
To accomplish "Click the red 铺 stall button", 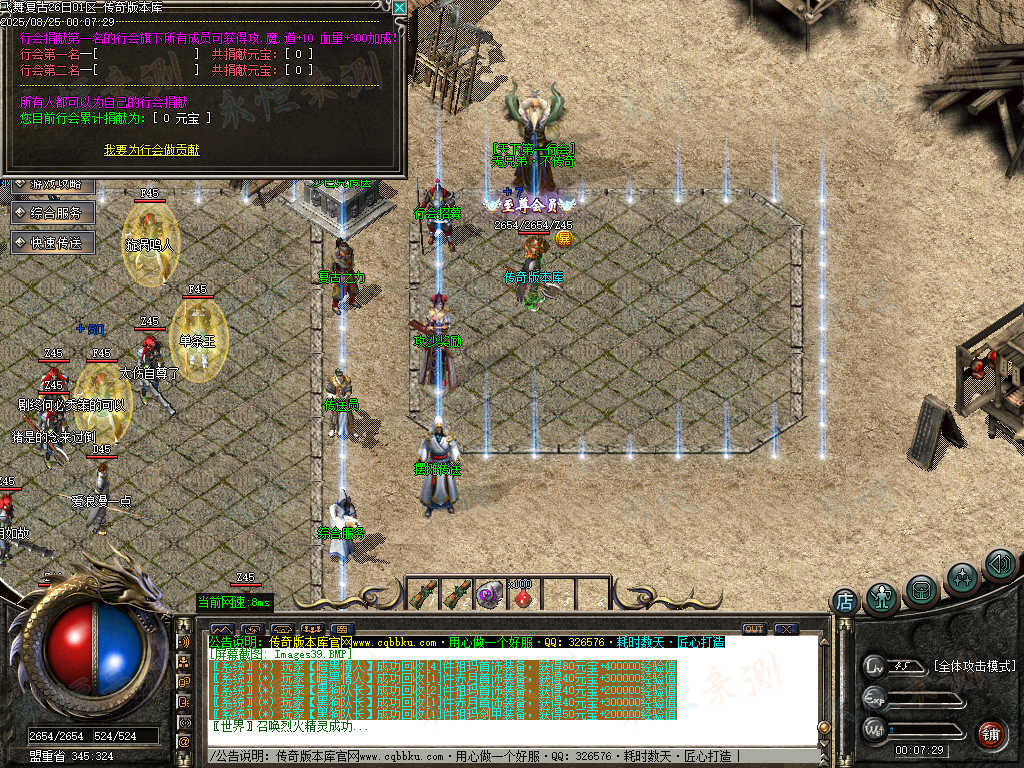I will click(990, 734).
